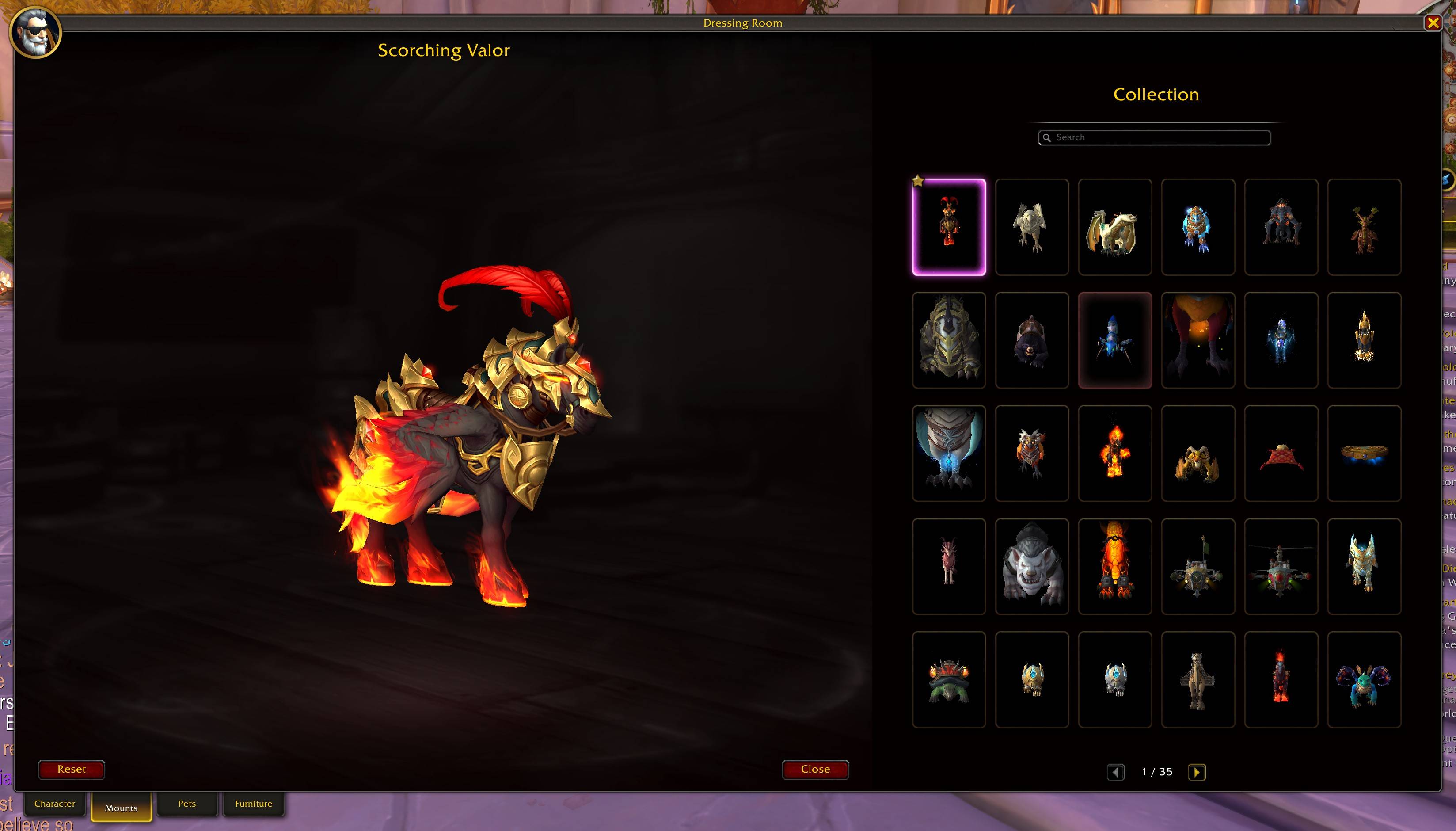Viewport: 1456px width, 831px height.
Task: Select the white gorilla mount
Action: (x=1032, y=566)
